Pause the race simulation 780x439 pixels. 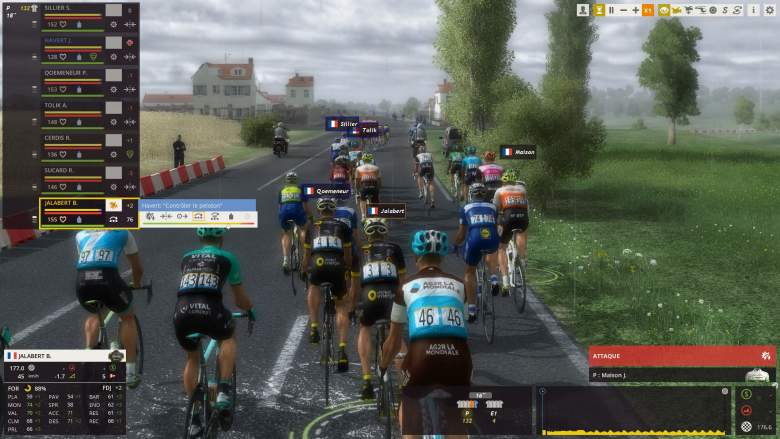(611, 9)
